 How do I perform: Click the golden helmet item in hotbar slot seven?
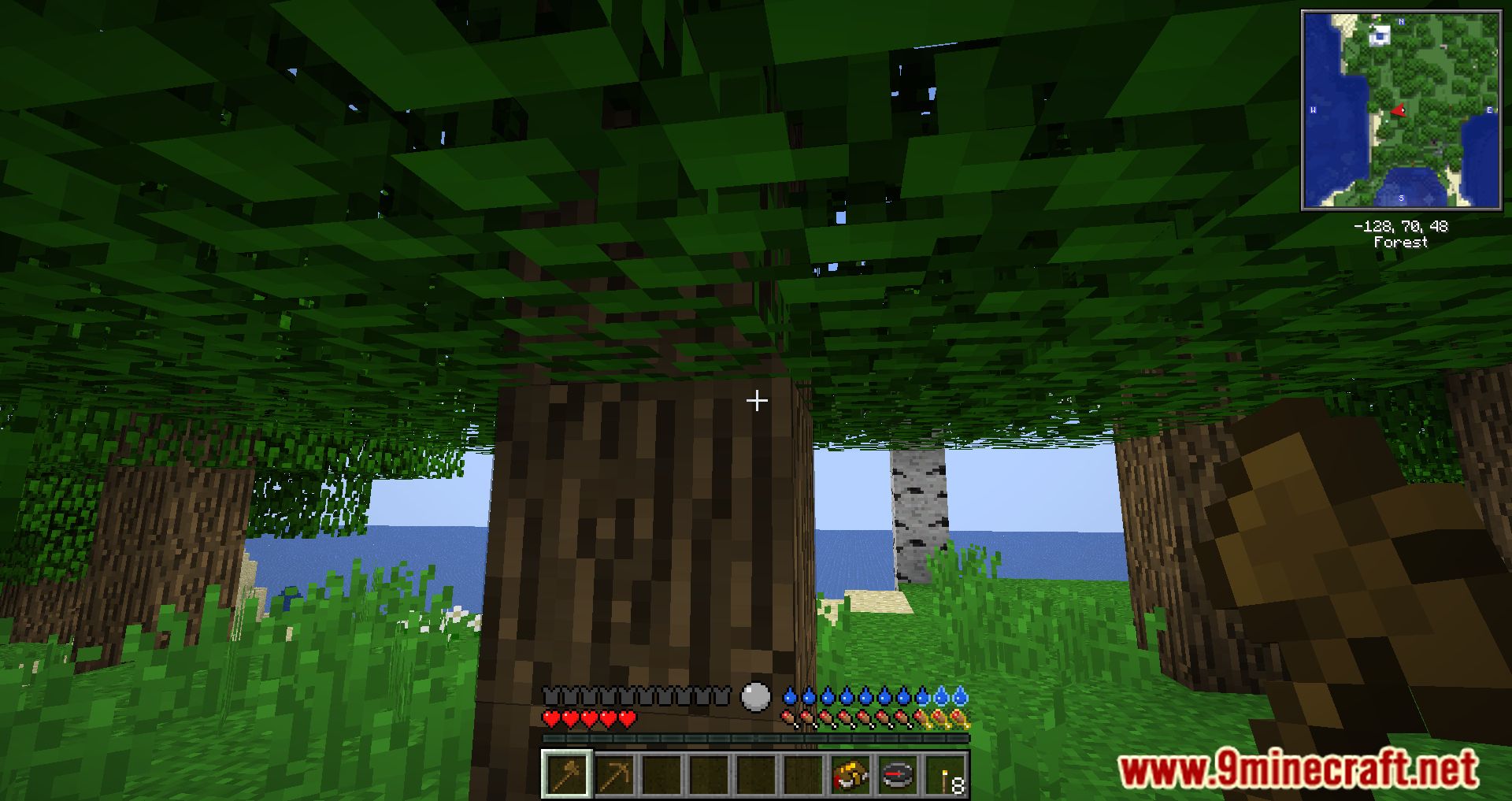[x=850, y=776]
